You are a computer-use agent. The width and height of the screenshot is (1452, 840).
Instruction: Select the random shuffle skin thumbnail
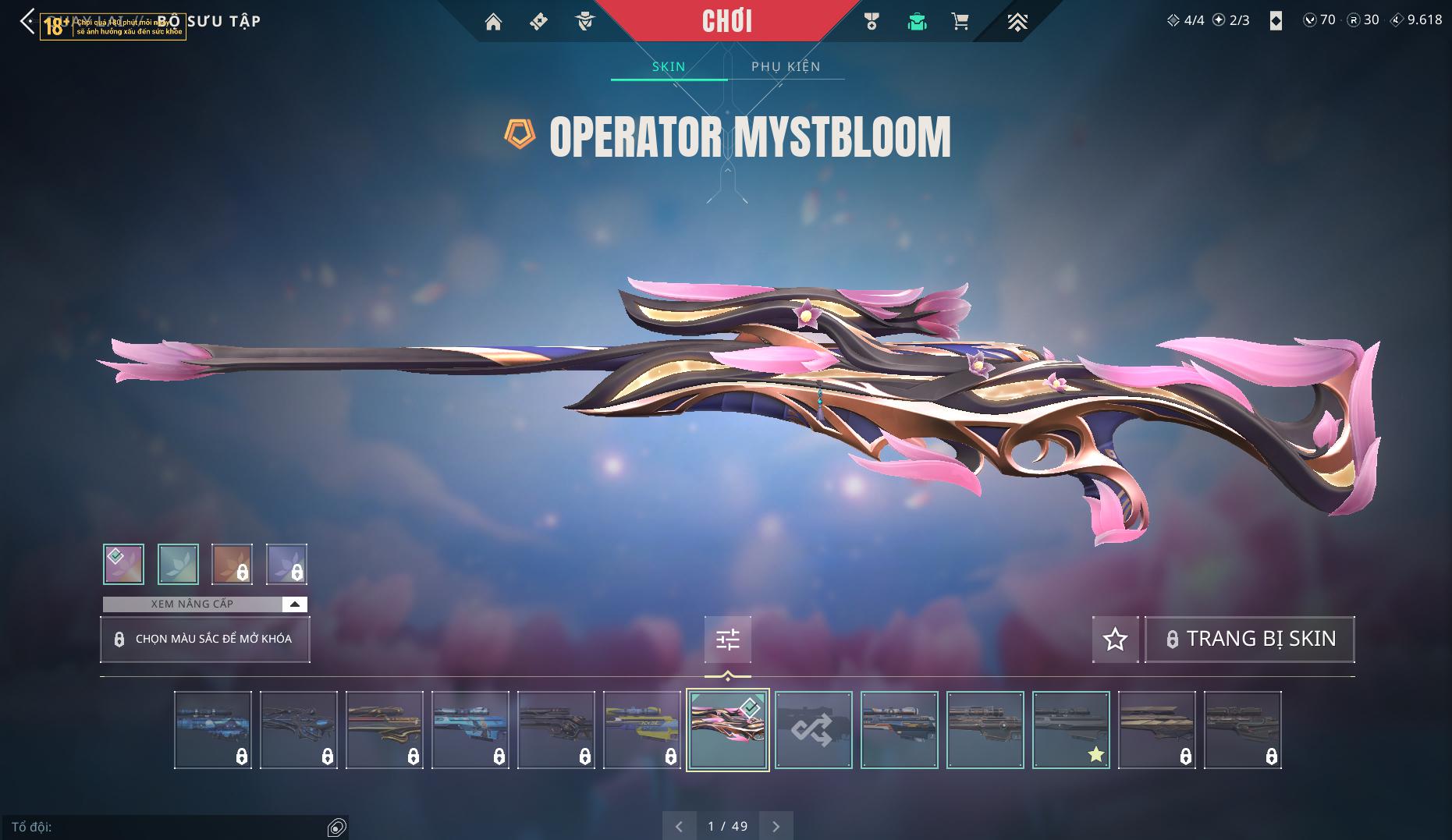[813, 730]
